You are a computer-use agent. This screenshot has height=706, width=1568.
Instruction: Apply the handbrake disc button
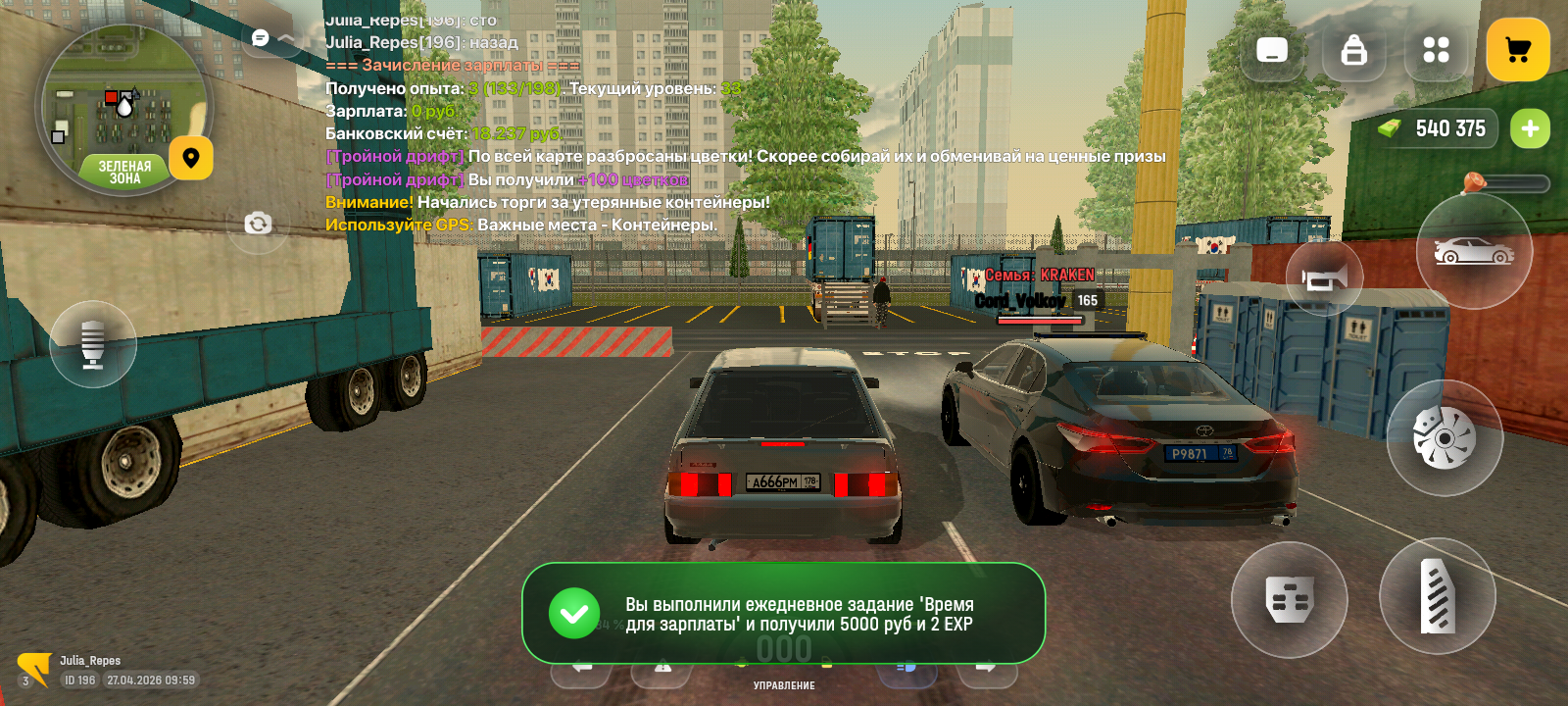pos(1444,437)
